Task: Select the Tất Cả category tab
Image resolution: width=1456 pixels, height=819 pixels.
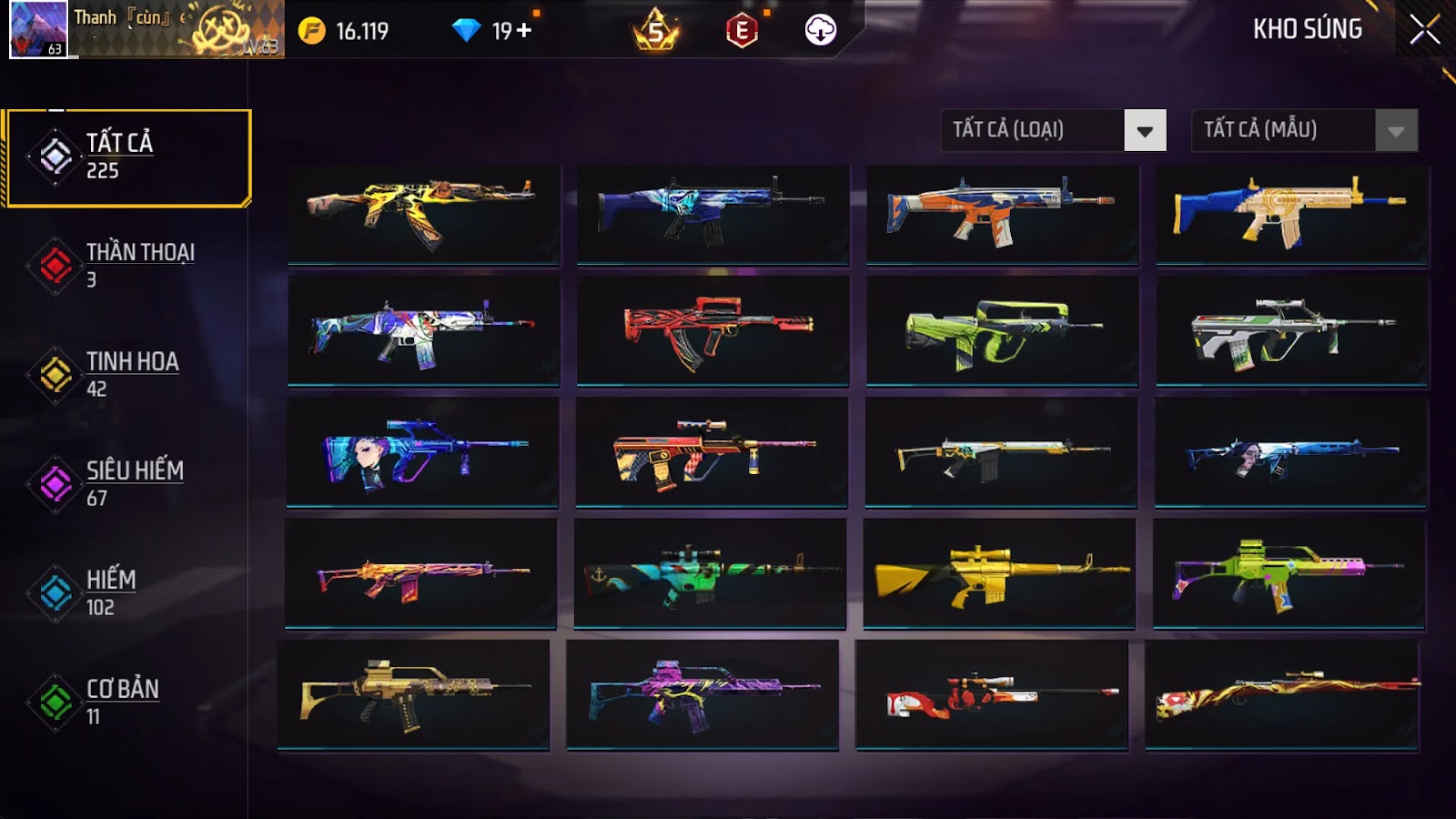Action: pyautogui.click(x=128, y=157)
